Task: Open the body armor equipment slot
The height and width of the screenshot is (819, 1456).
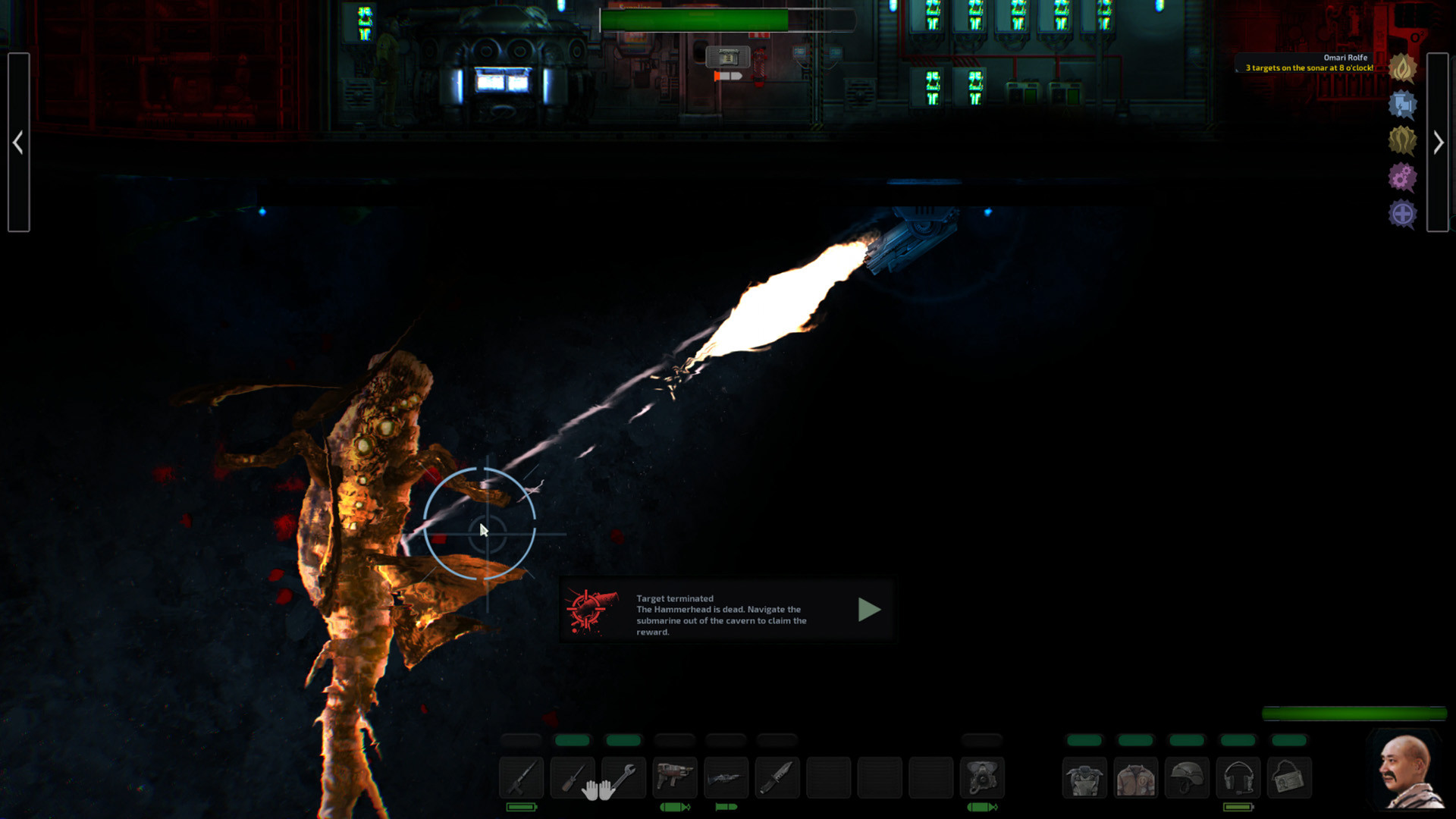Action: tap(1084, 777)
